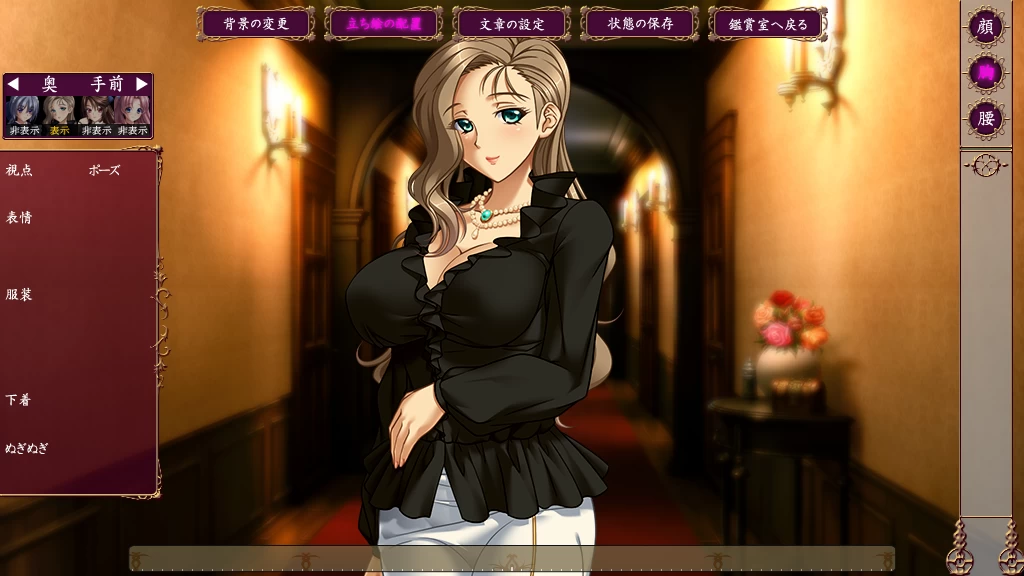Pick the pink-haired character thumbnail
Image resolution: width=1024 pixels, height=576 pixels.
[132, 110]
